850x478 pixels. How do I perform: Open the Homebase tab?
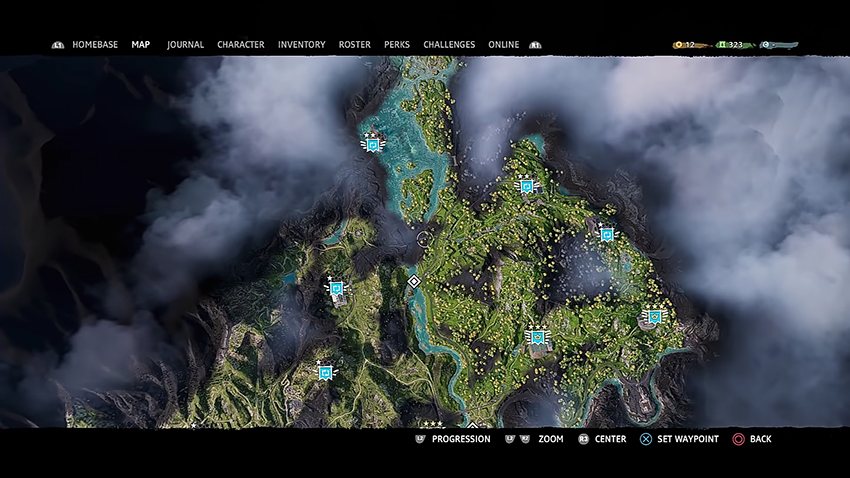coord(95,45)
